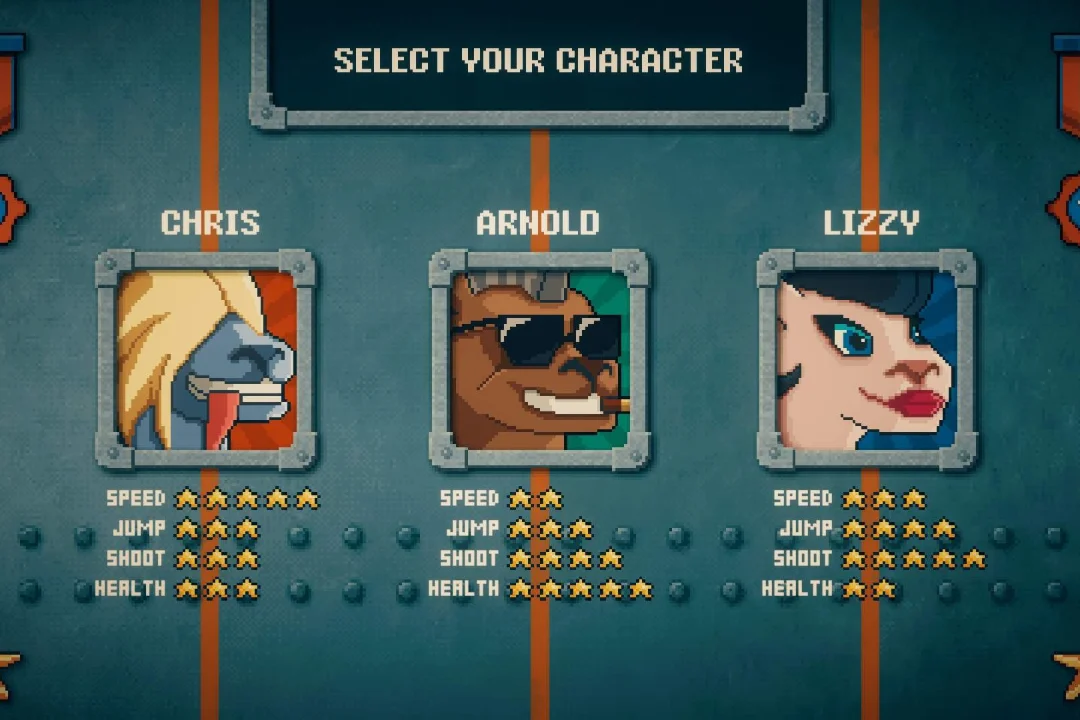This screenshot has height=720, width=1080.
Task: Select Chris's character portrait
Action: [x=206, y=360]
